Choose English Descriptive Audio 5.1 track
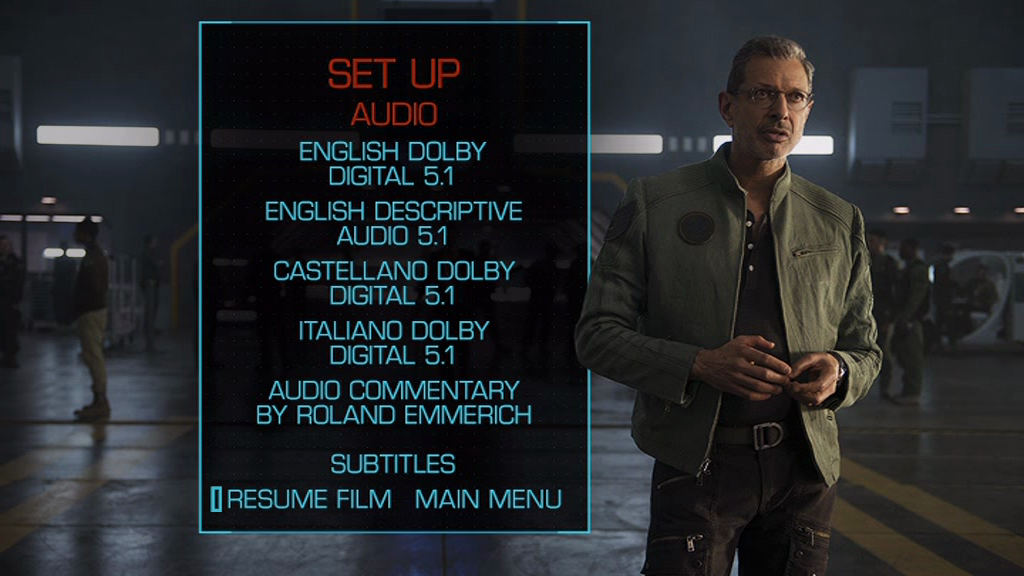The width and height of the screenshot is (1024, 576). 393,224
